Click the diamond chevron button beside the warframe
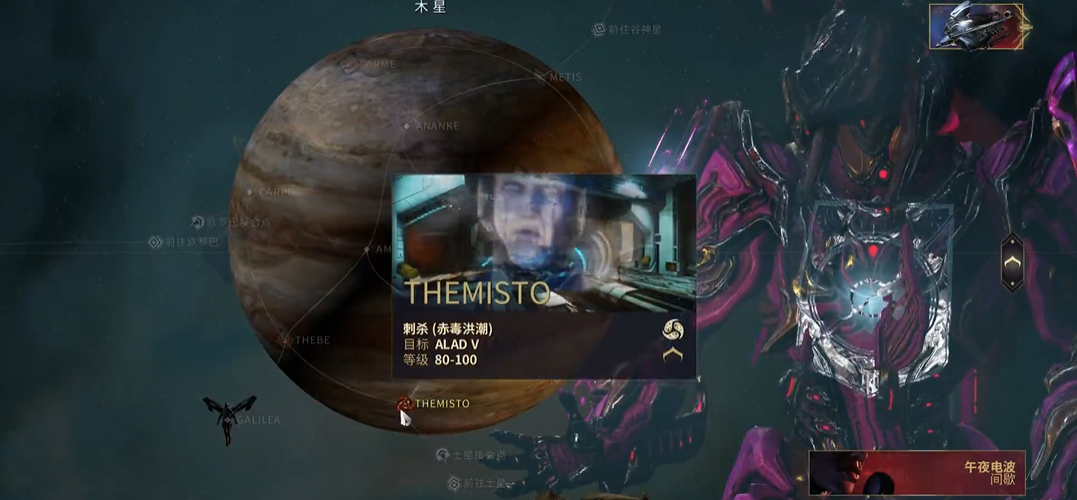The image size is (1077, 500). pos(1012,262)
